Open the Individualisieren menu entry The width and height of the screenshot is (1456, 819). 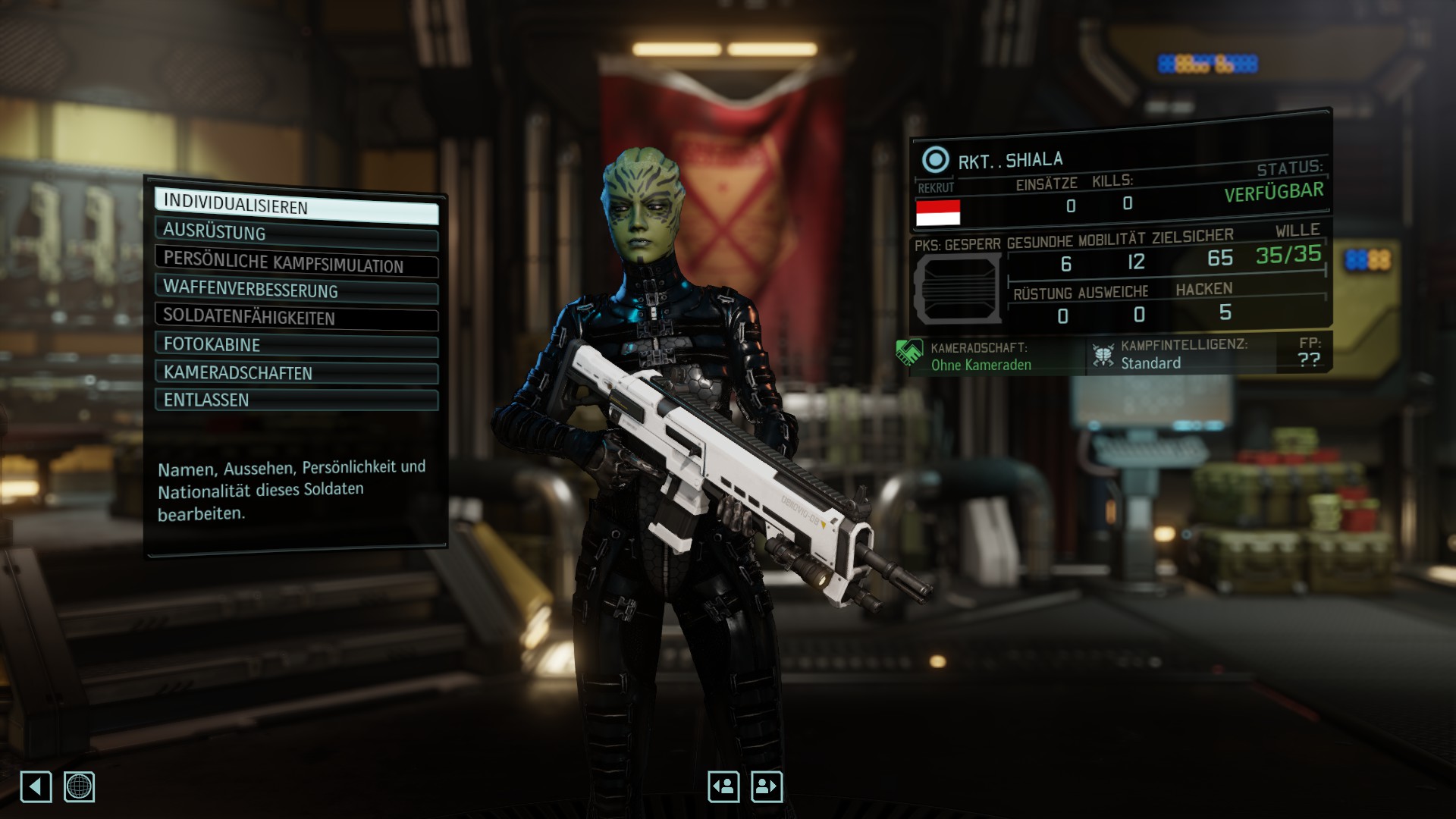296,206
